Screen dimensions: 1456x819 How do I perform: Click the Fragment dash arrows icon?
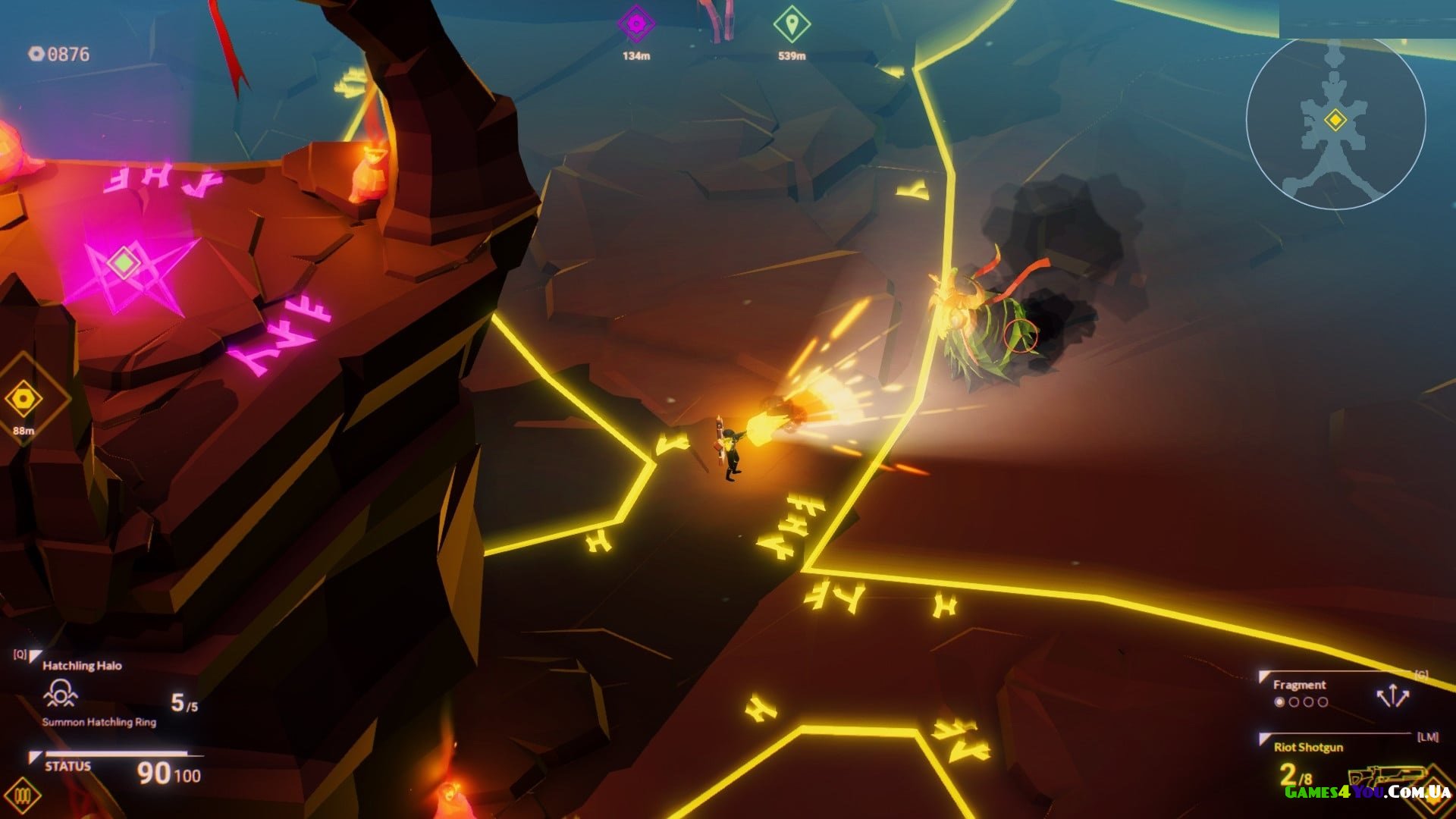click(1392, 696)
